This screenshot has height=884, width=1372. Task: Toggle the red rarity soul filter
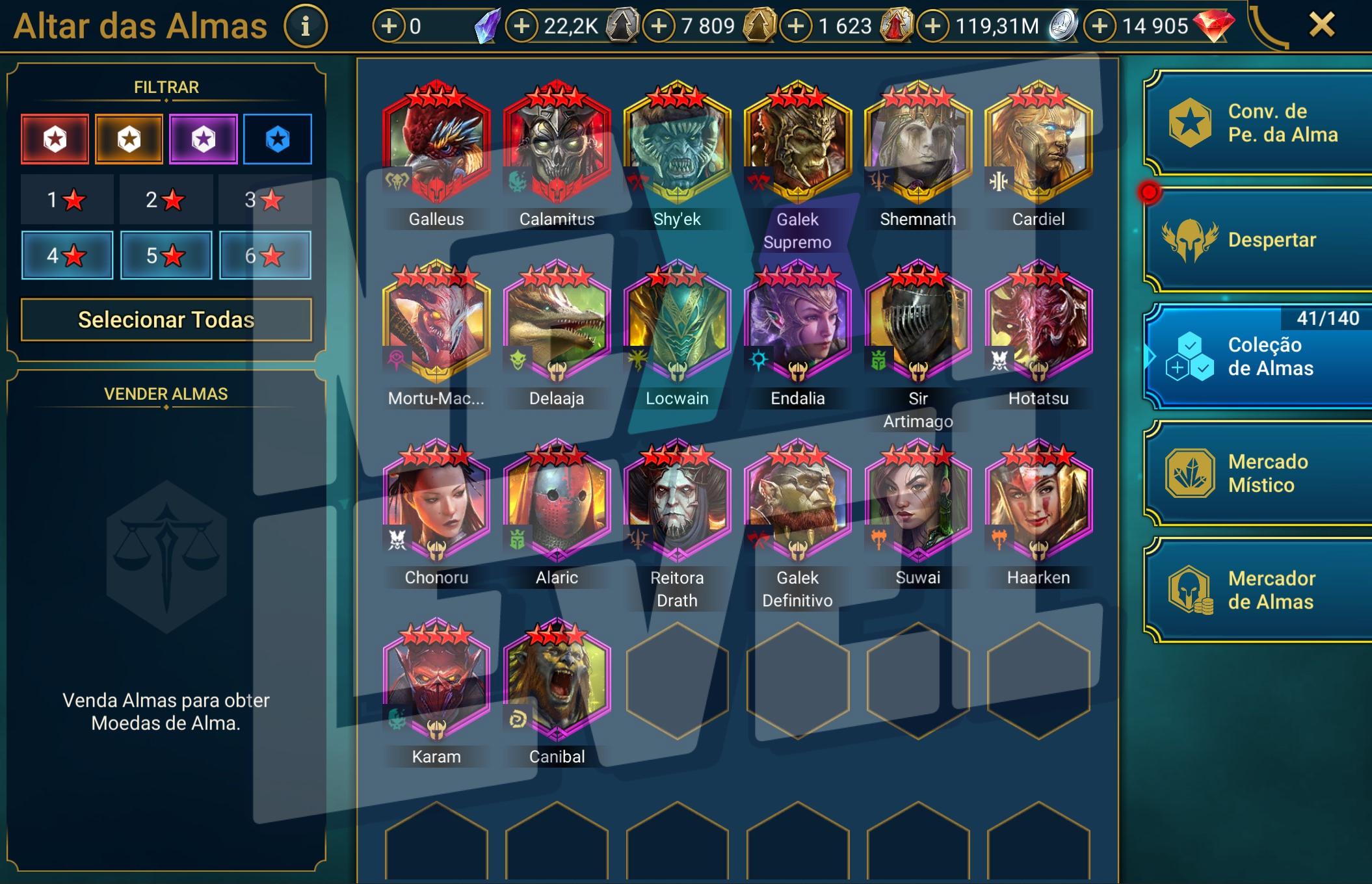point(55,139)
